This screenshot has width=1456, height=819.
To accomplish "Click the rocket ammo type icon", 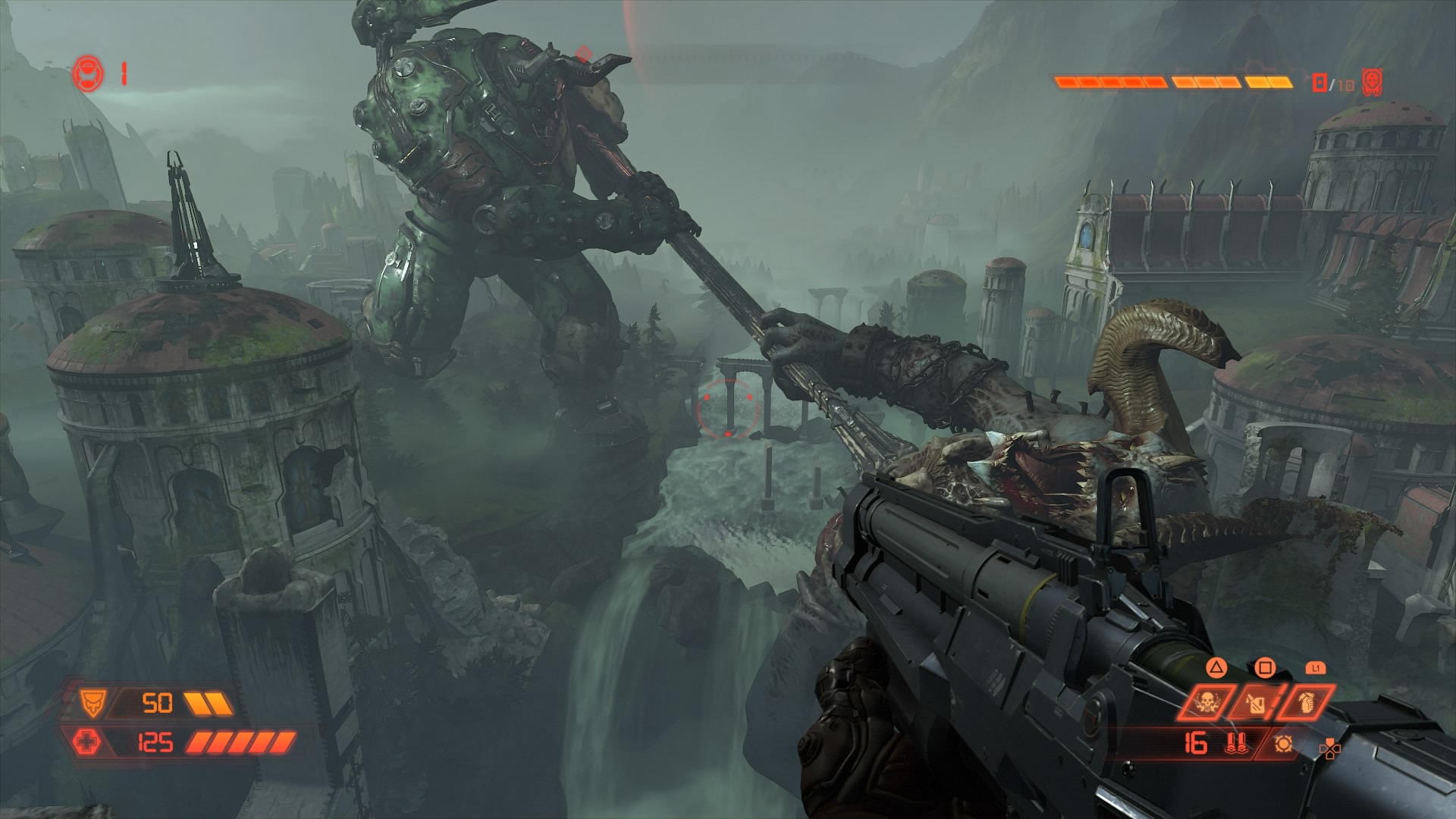I will coord(1236,744).
